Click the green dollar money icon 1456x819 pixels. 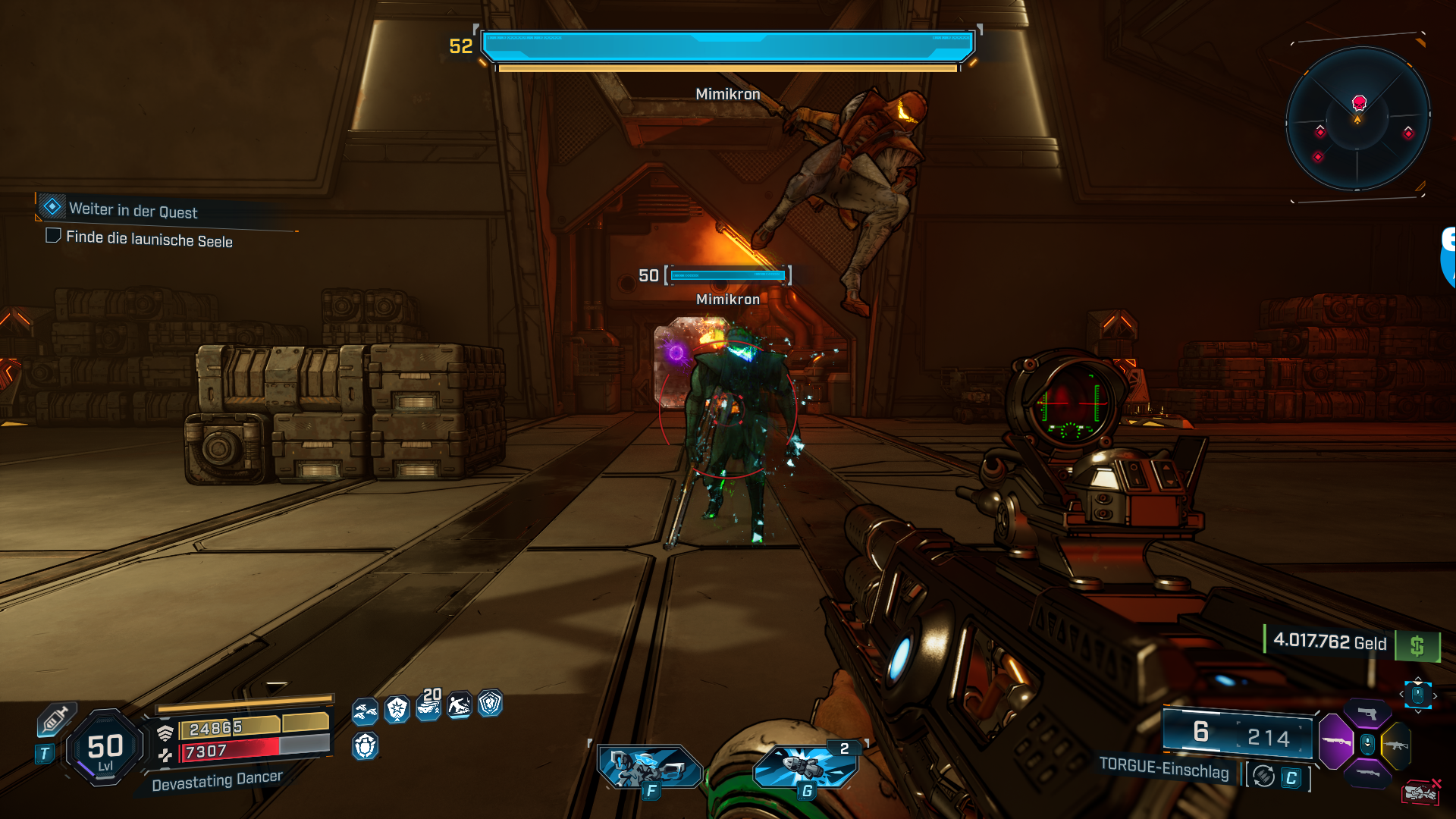coord(1417,646)
